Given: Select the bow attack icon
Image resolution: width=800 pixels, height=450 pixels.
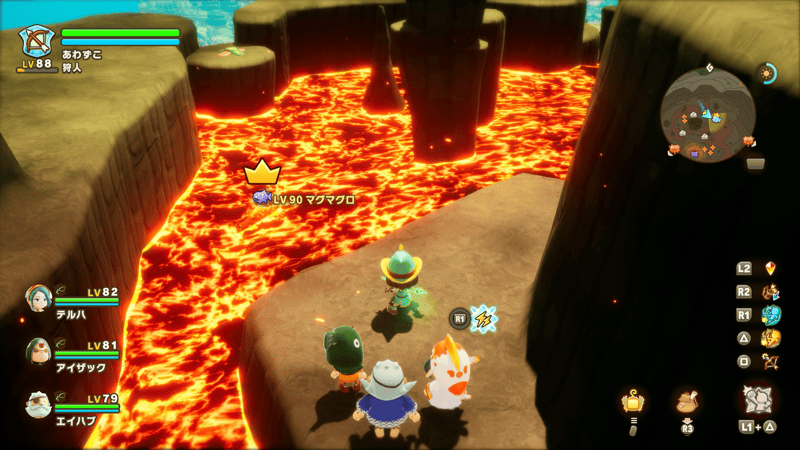Looking at the screenshot, I should point(771,361).
